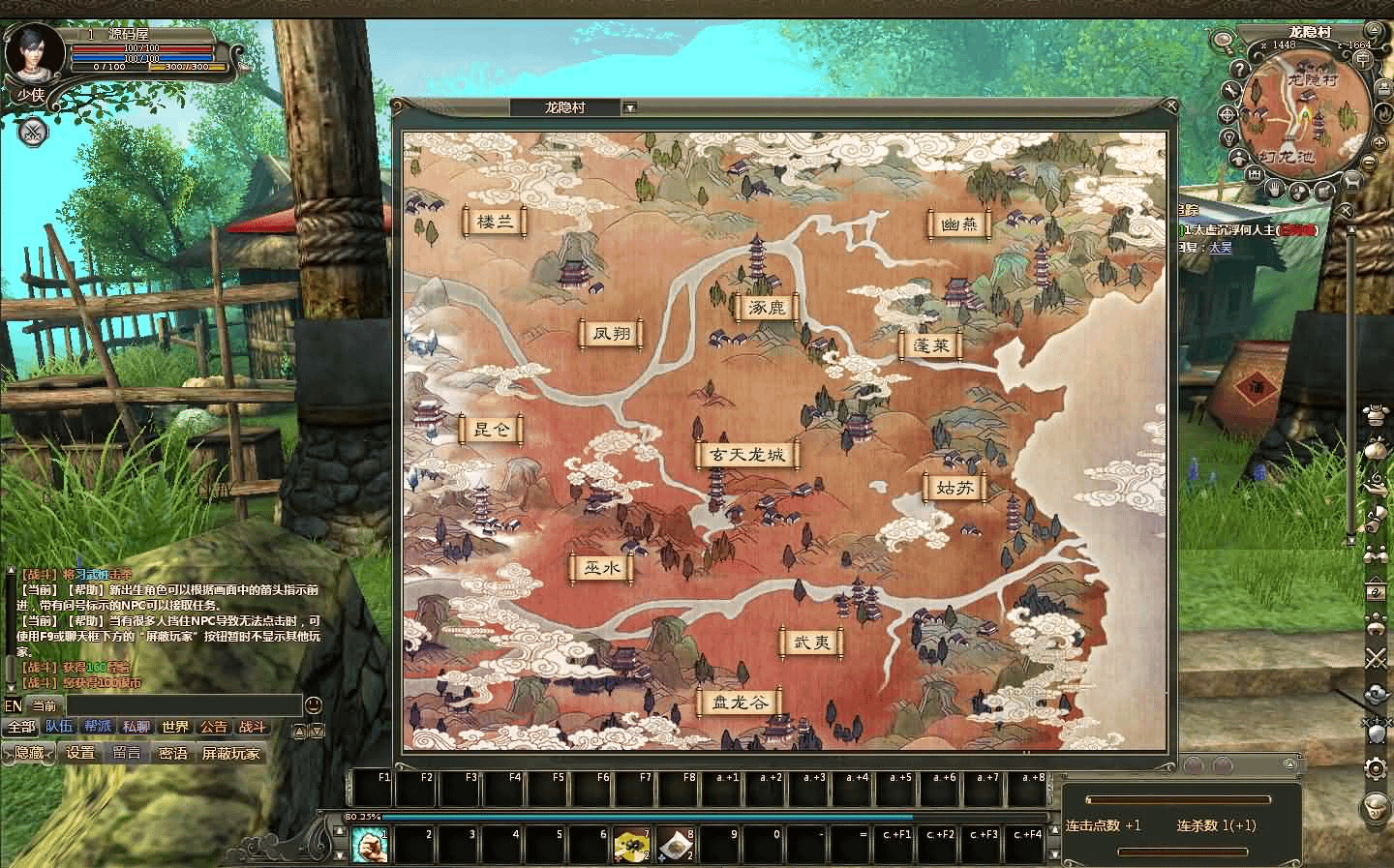
Task: Open chat 设置 button
Action: pos(80,753)
